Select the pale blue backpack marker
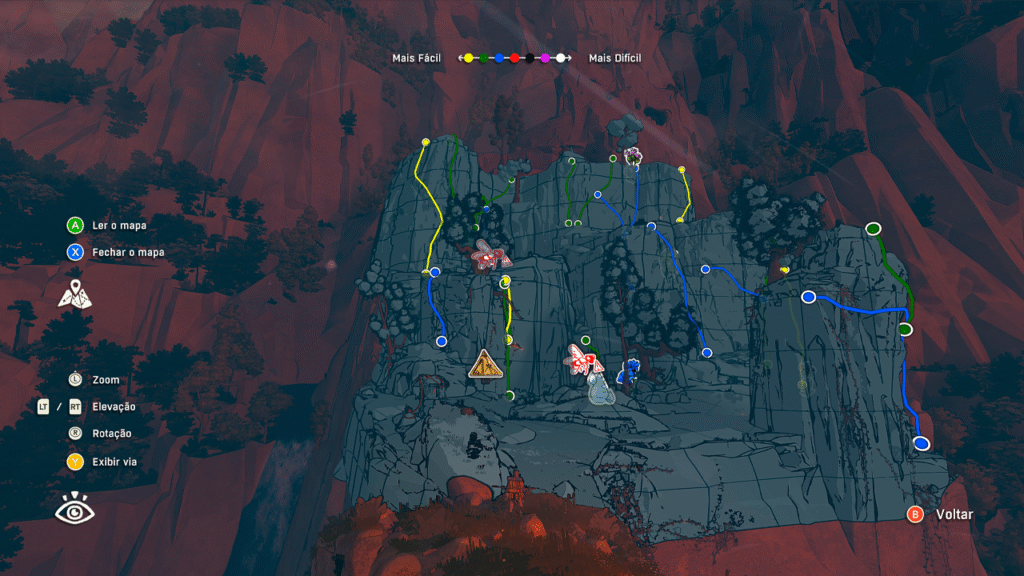The width and height of the screenshot is (1024, 576). pos(600,392)
